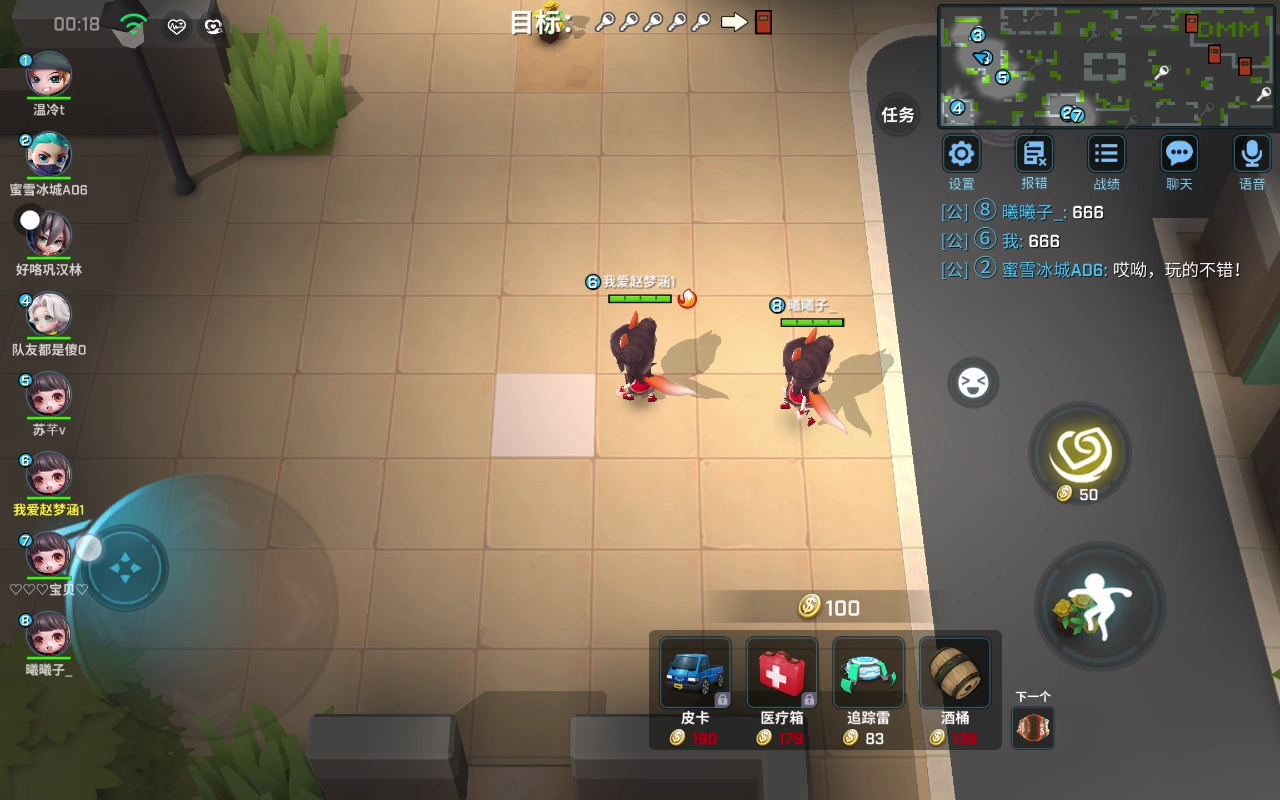Choose teammate 苏芊v portrait
This screenshot has height=800, width=1280.
[48, 396]
